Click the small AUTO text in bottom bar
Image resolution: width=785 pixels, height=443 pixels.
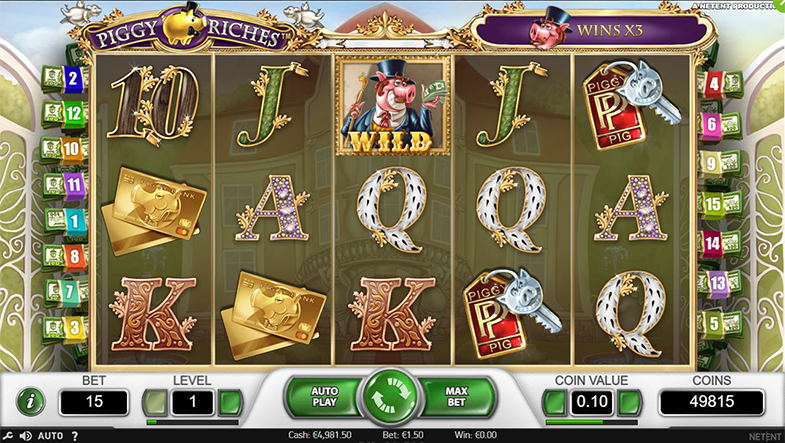pos(50,436)
